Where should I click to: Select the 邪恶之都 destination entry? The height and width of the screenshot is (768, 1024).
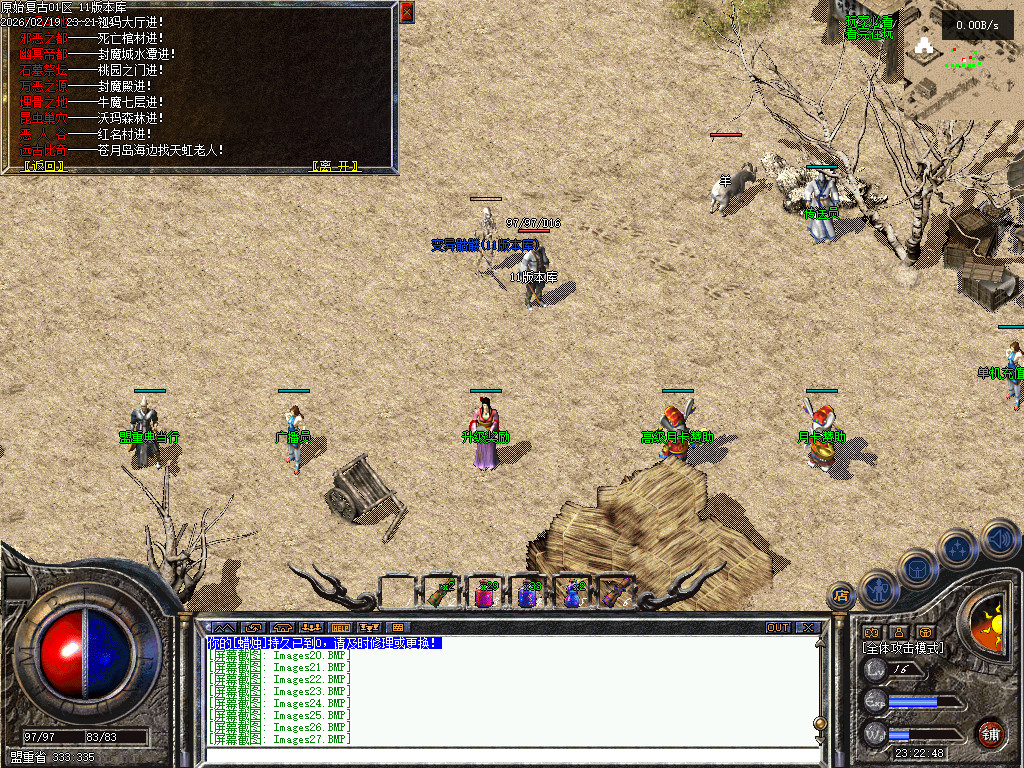[x=45, y=38]
